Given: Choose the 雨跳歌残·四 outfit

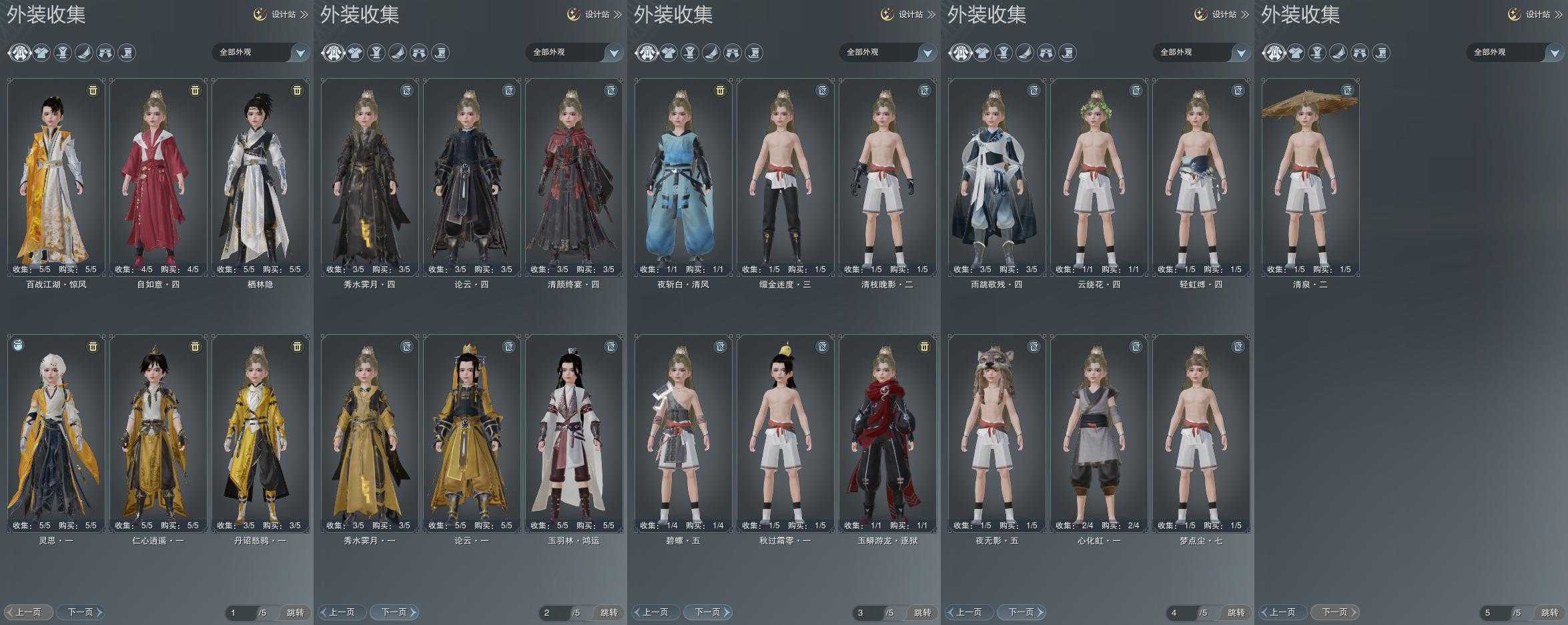Looking at the screenshot, I should [997, 177].
